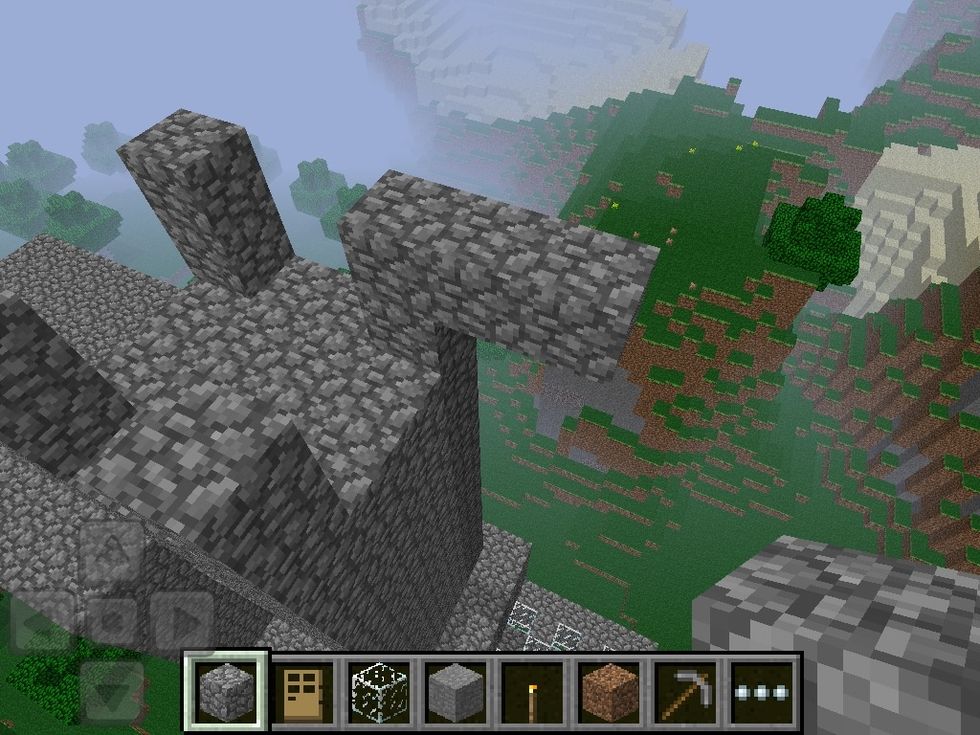Open the inventory with the three-dots button
This screenshot has width=980, height=735.
pos(763,691)
